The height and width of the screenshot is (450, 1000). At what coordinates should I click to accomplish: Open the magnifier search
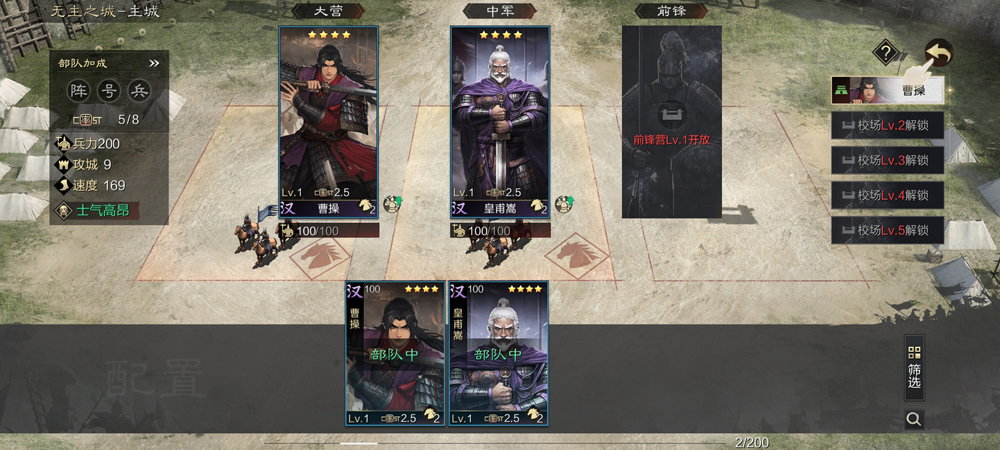[914, 419]
